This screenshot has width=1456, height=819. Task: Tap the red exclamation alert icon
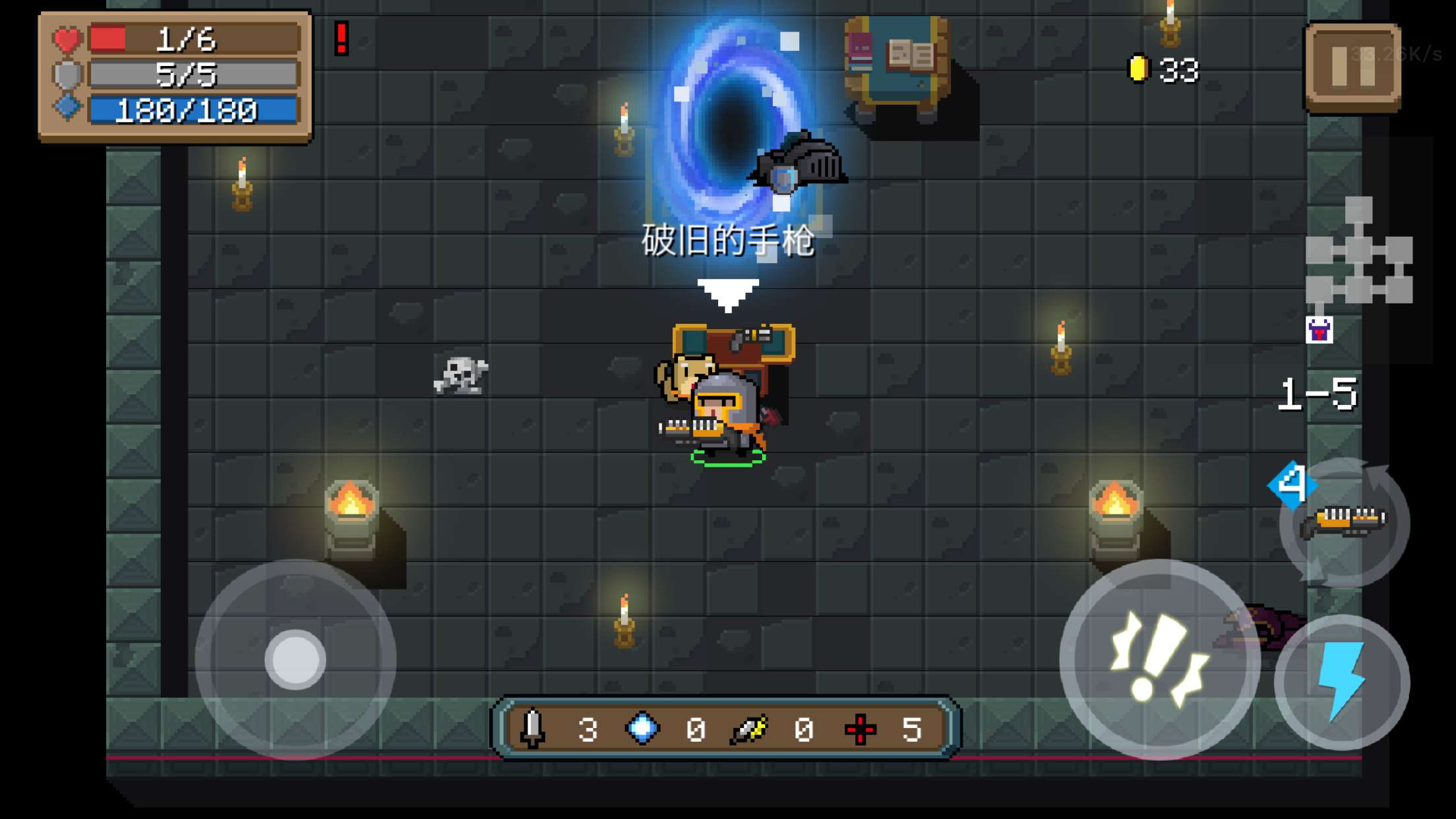pyautogui.click(x=342, y=38)
